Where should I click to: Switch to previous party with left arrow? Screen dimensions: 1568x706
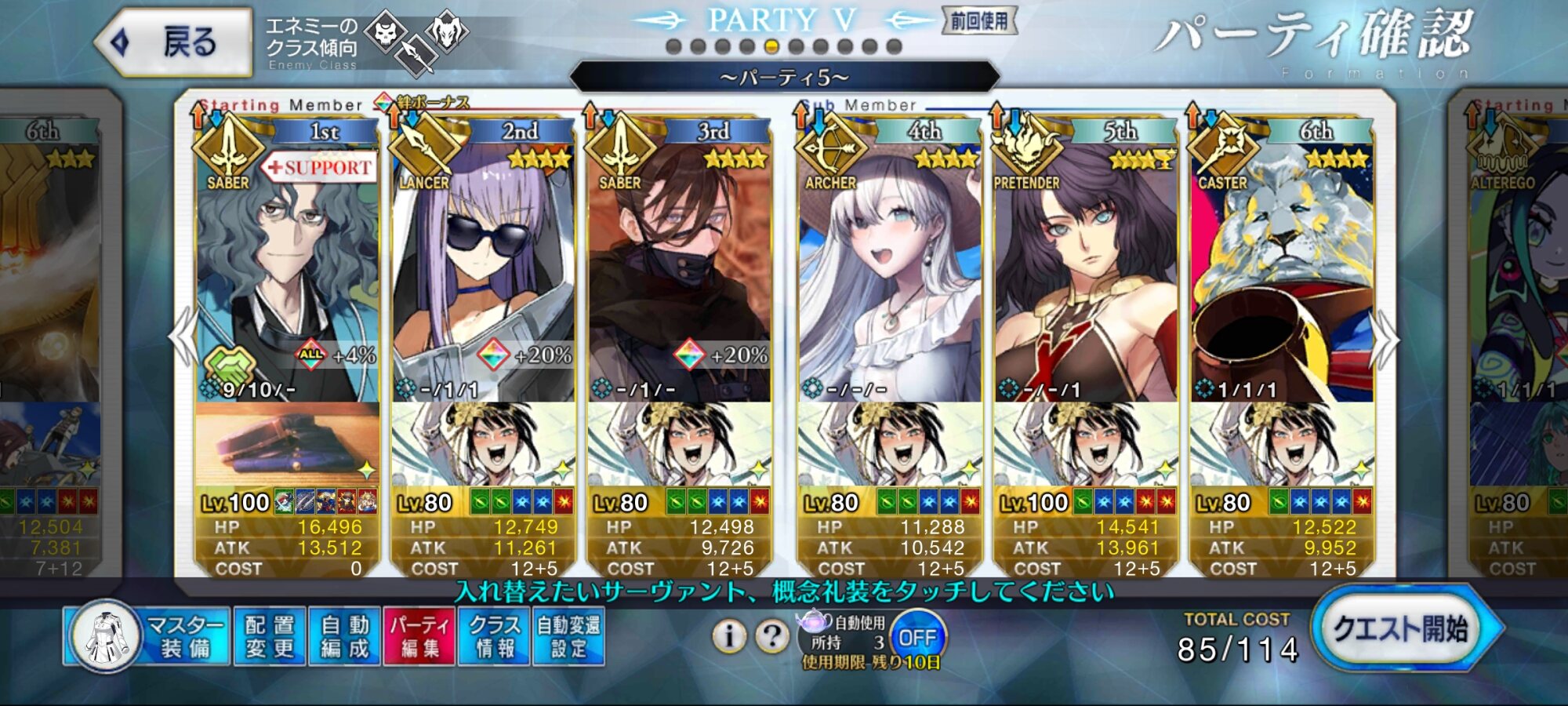(x=183, y=337)
